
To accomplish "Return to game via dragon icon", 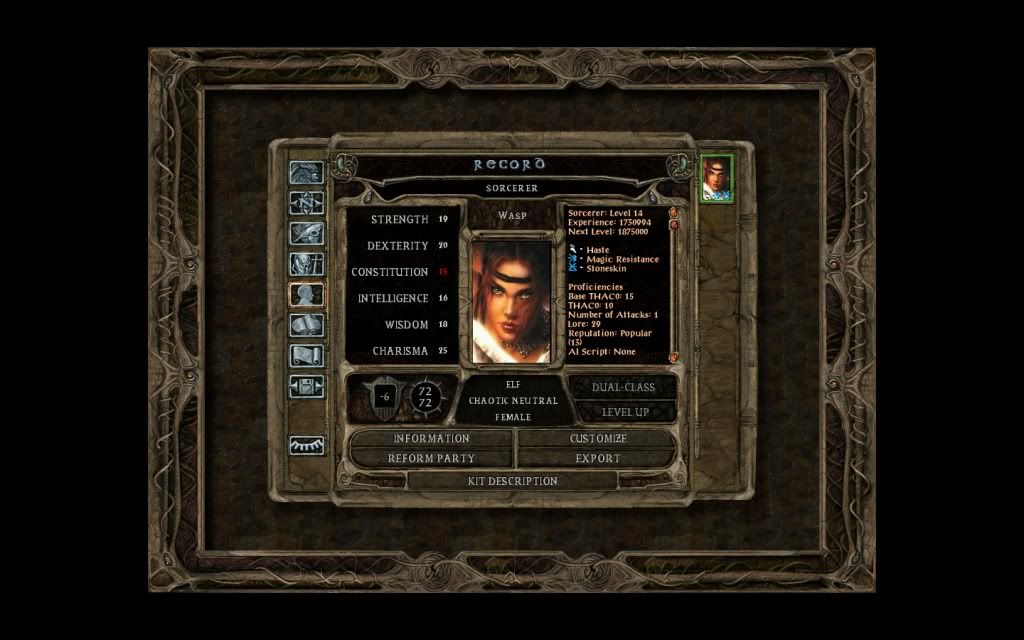I will tap(306, 172).
